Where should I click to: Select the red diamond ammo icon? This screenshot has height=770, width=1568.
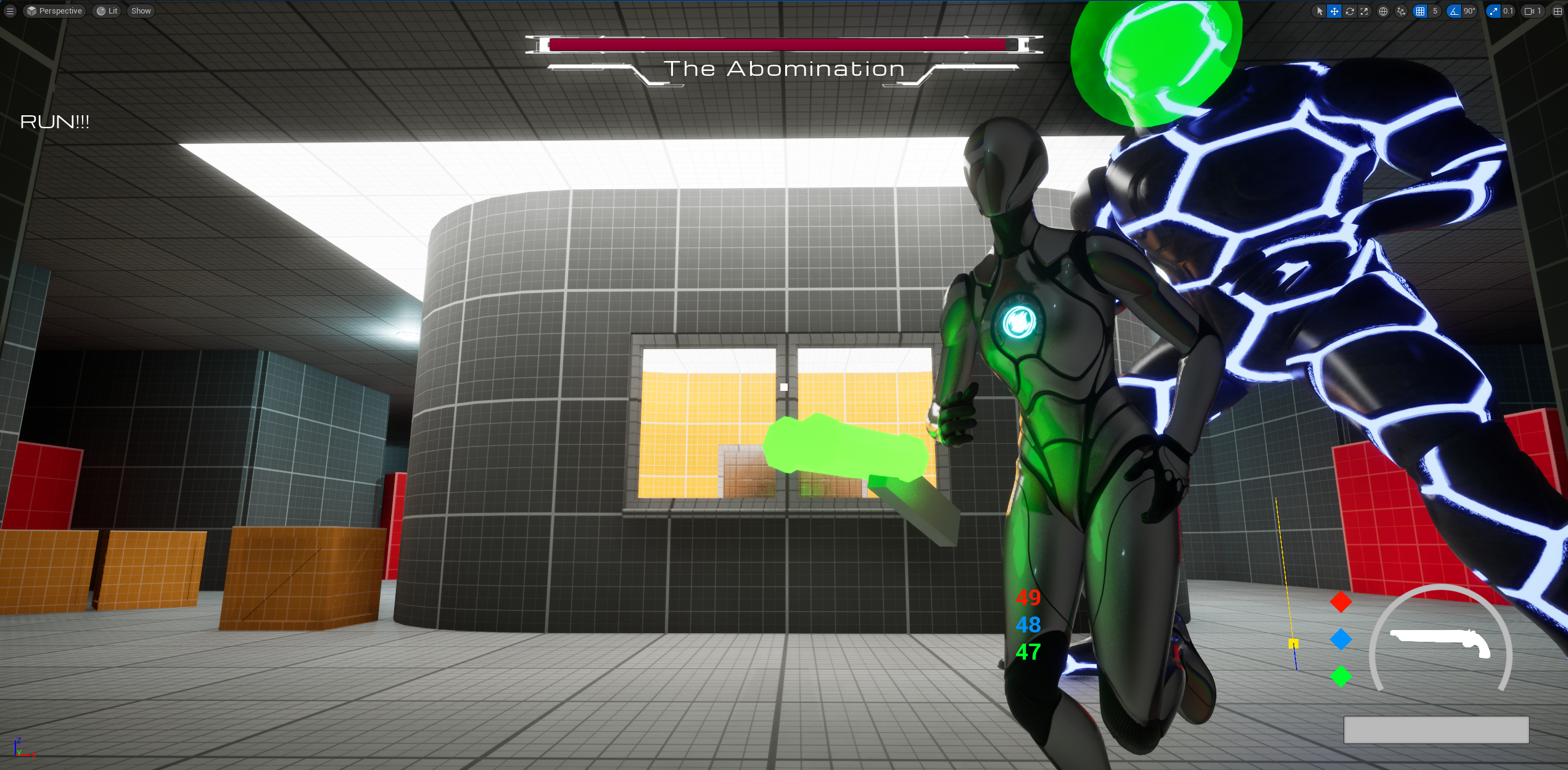click(x=1340, y=602)
